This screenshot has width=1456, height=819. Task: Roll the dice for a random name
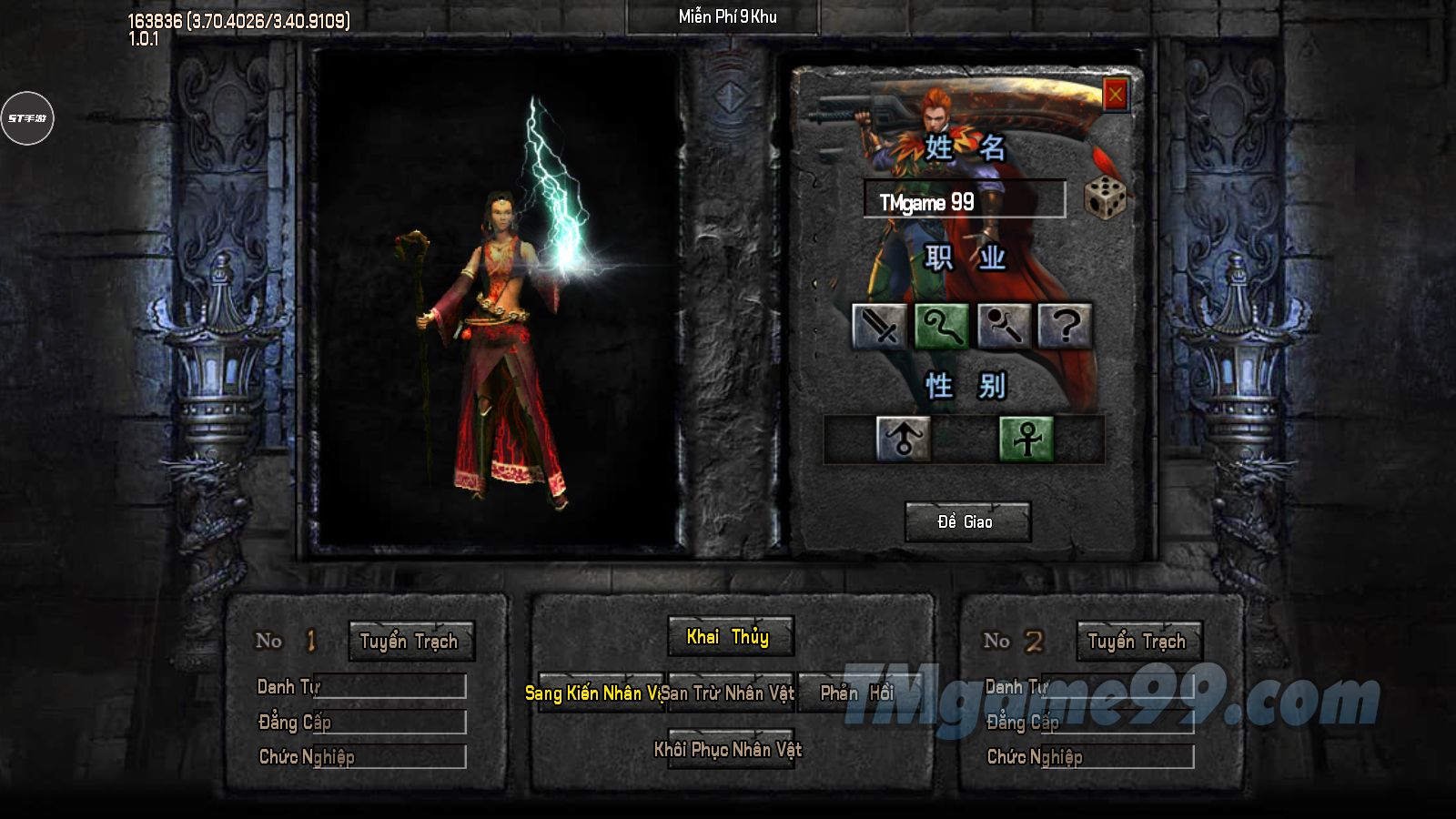1105,197
